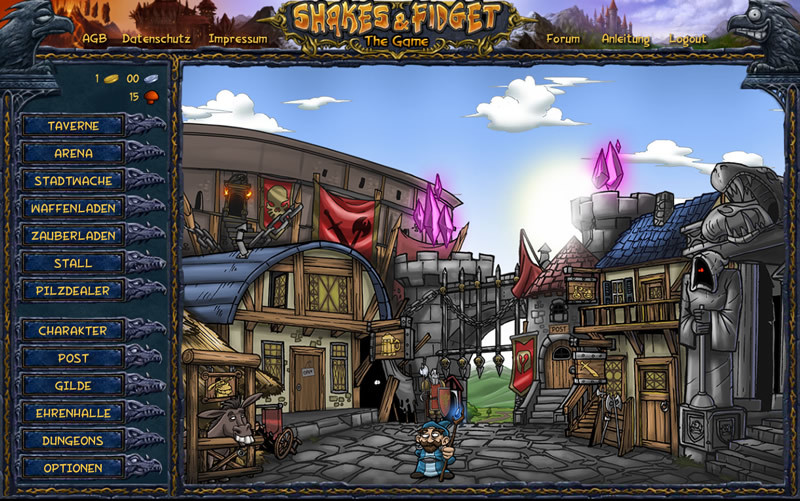The width and height of the screenshot is (800, 501).
Task: Go to the Arena
Action: point(73,154)
